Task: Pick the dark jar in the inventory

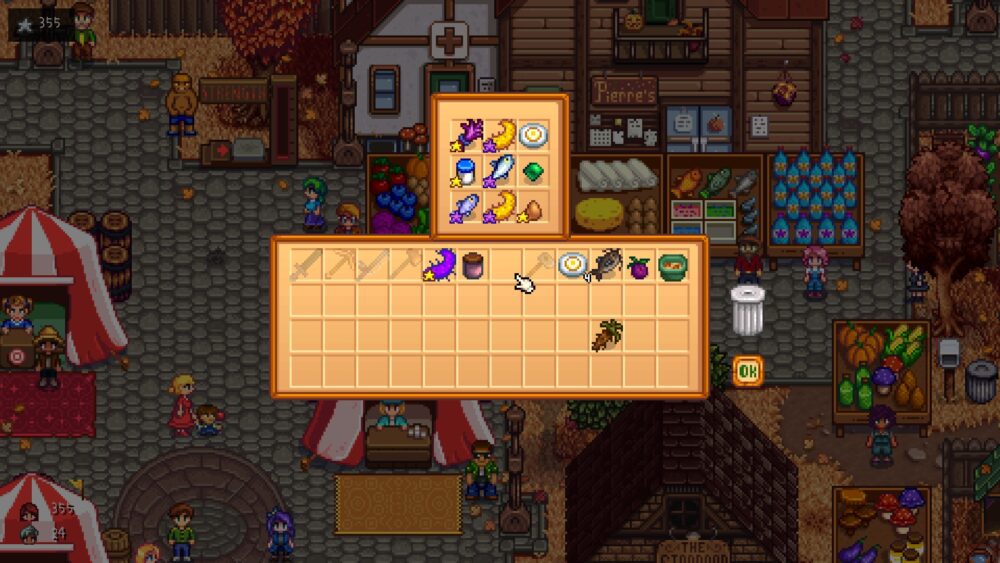Action: pyautogui.click(x=472, y=265)
